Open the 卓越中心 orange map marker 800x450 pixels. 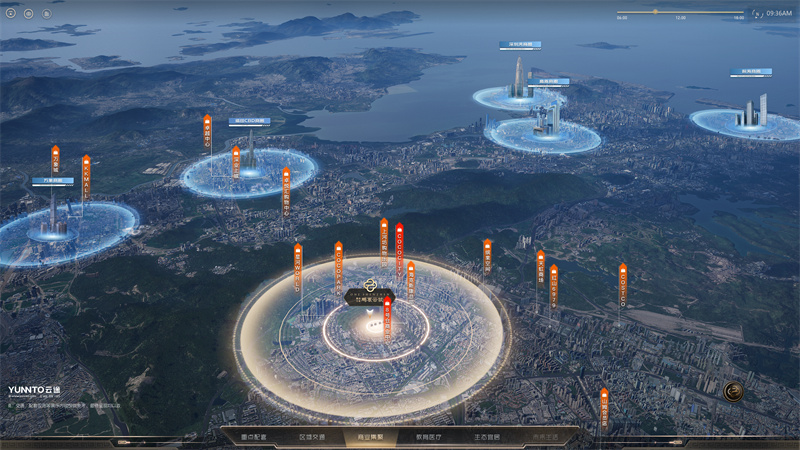coord(209,133)
